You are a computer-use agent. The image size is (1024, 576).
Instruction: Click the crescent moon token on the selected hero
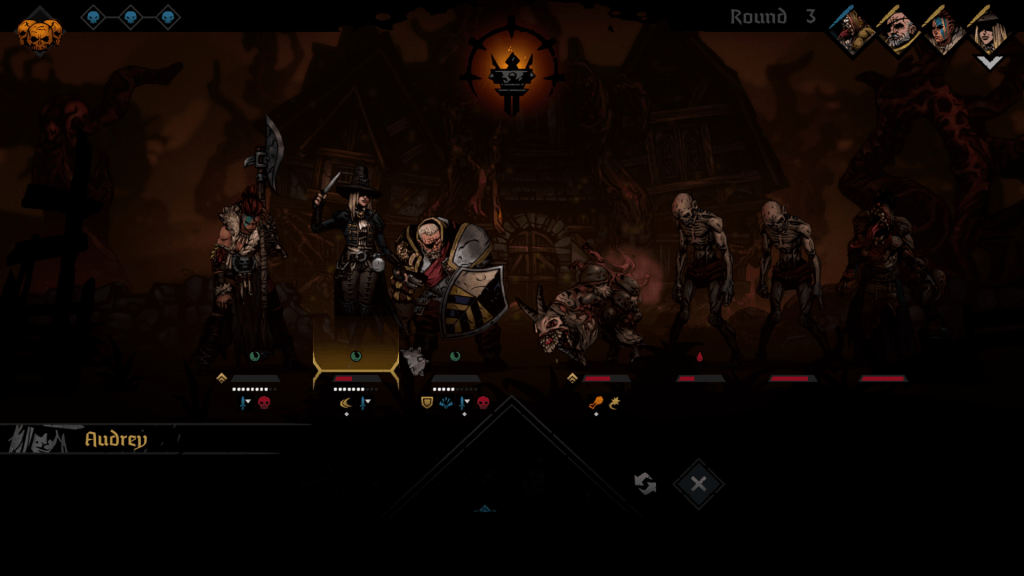click(x=346, y=403)
